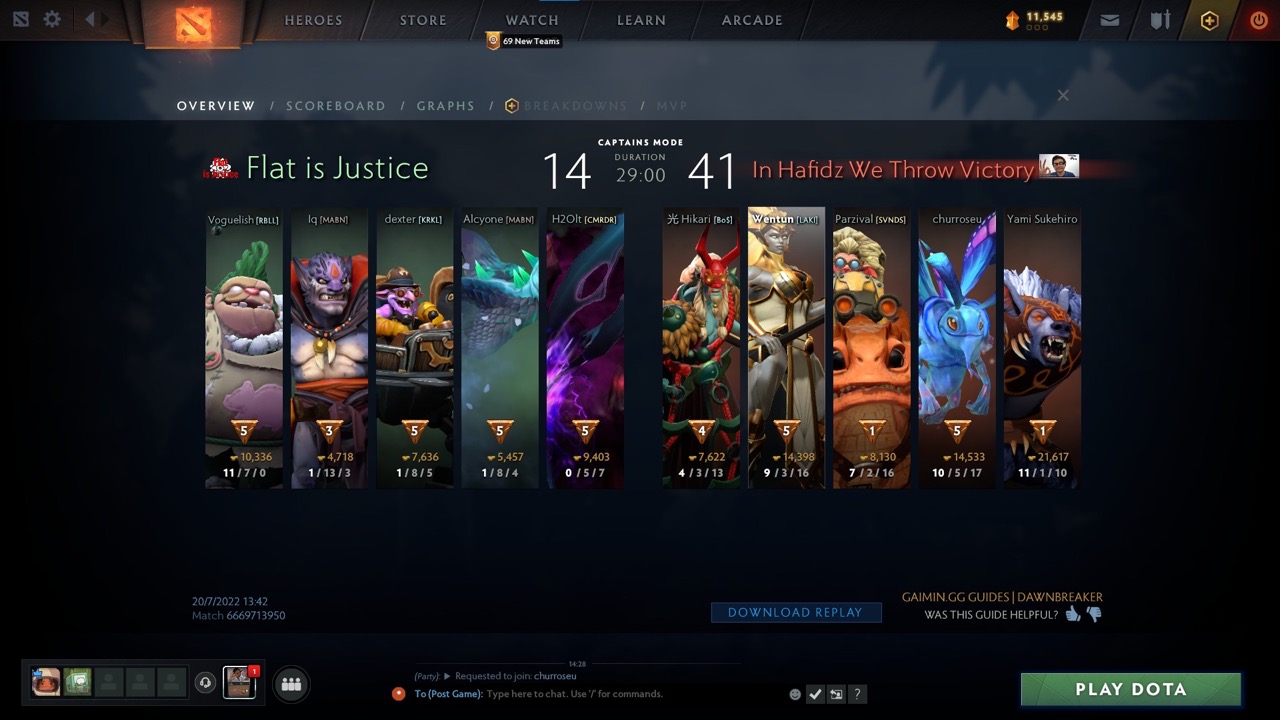Open the Learn section
1280x720 pixels.
click(641, 20)
